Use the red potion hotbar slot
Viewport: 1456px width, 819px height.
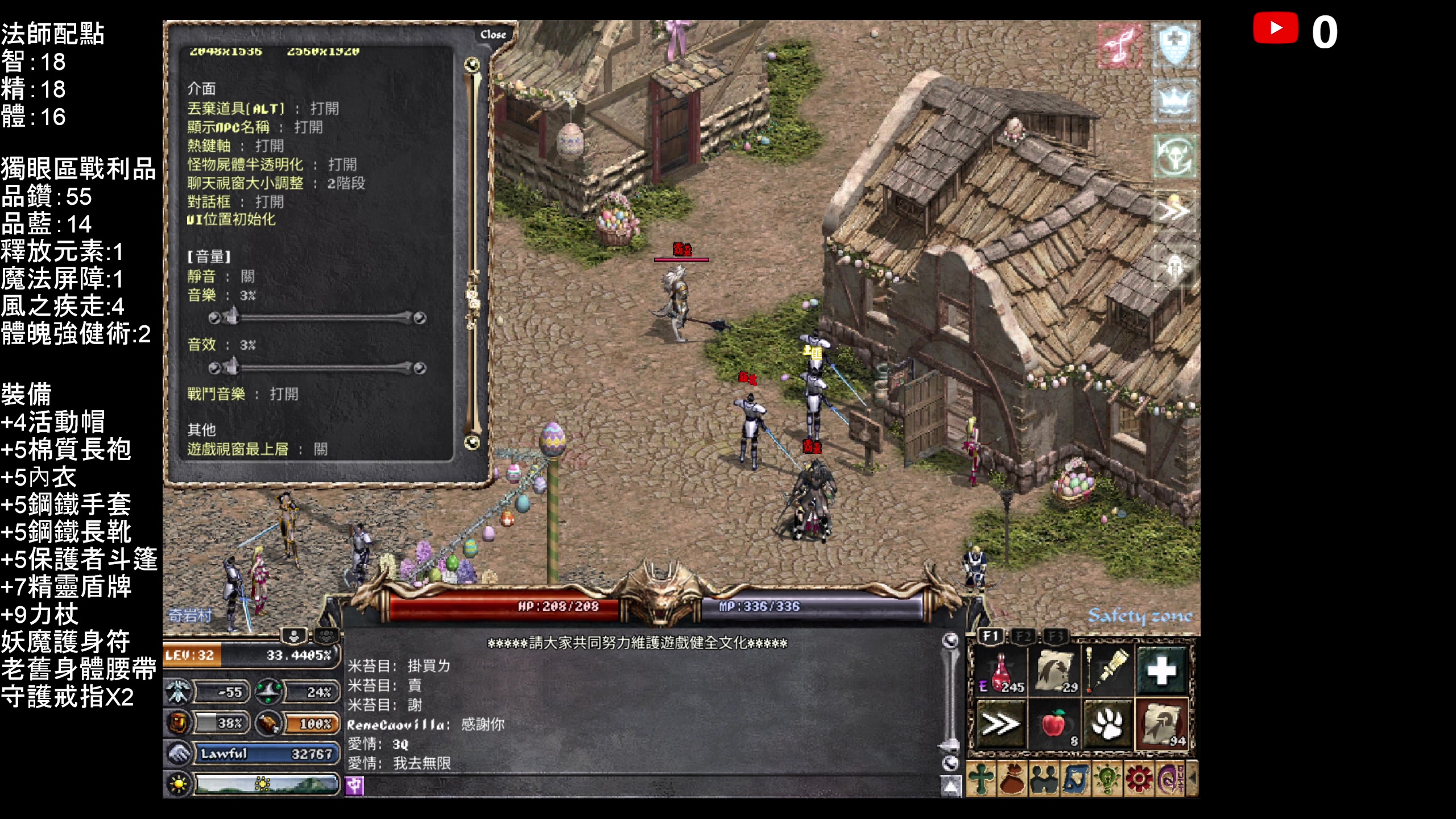(x=1001, y=672)
